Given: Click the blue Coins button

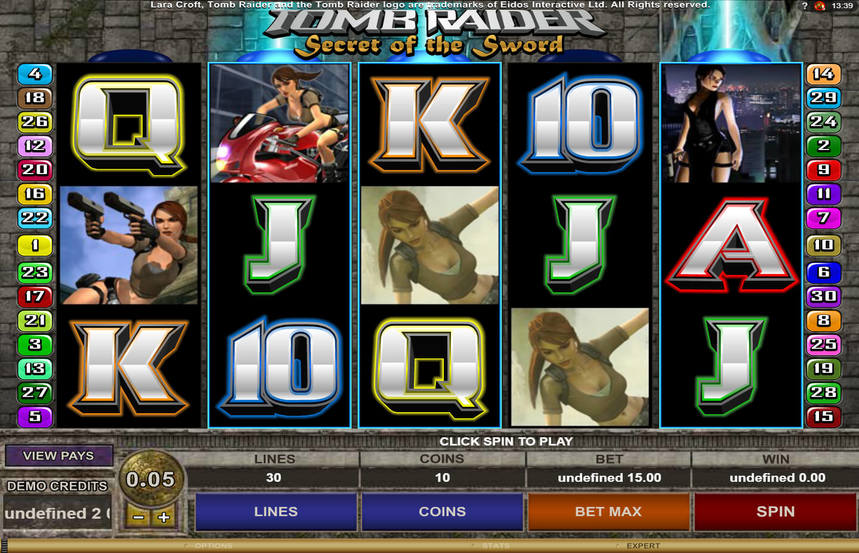Looking at the screenshot, I should coord(442,511).
